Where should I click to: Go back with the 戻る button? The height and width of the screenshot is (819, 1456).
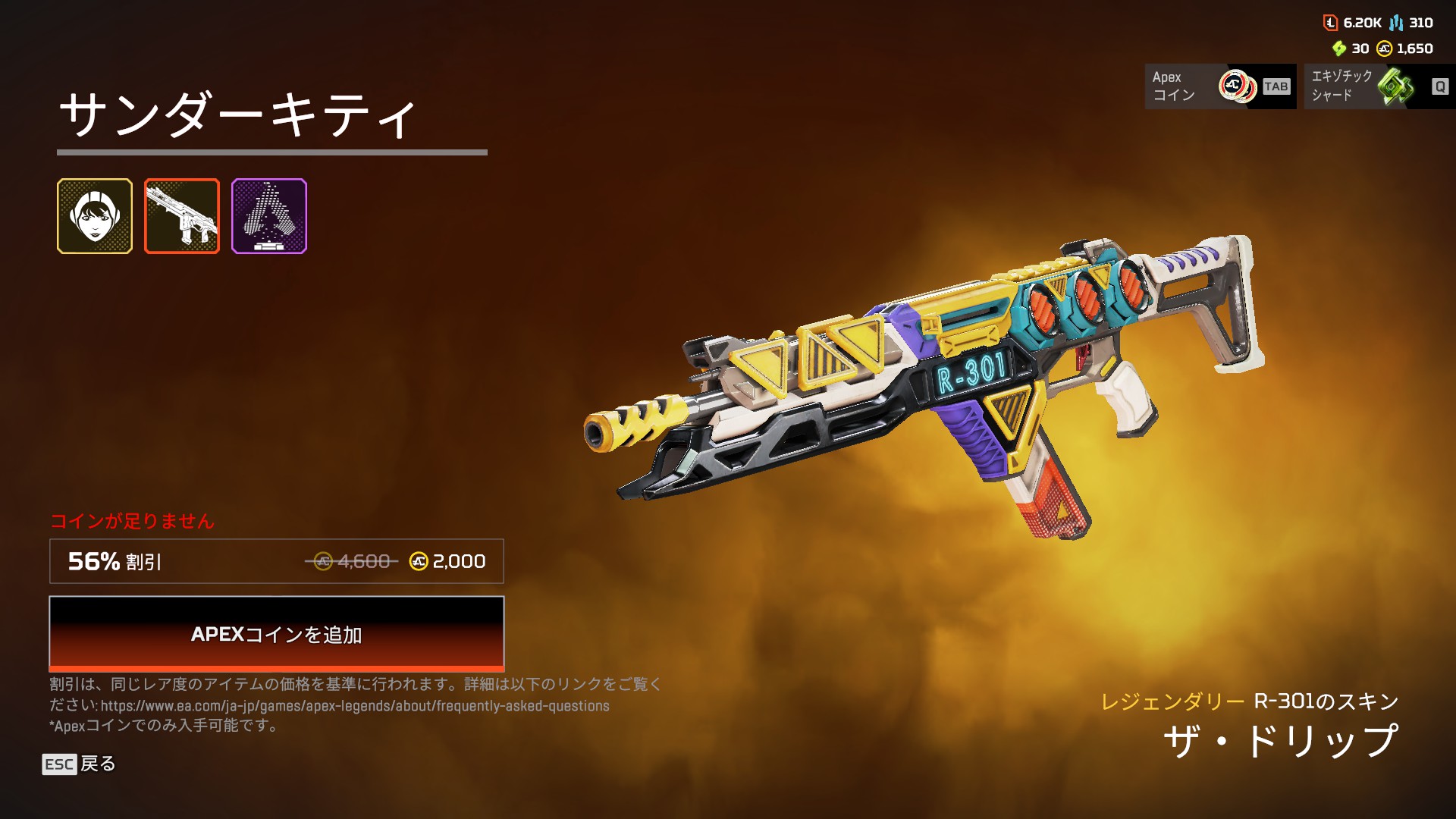coord(80,764)
